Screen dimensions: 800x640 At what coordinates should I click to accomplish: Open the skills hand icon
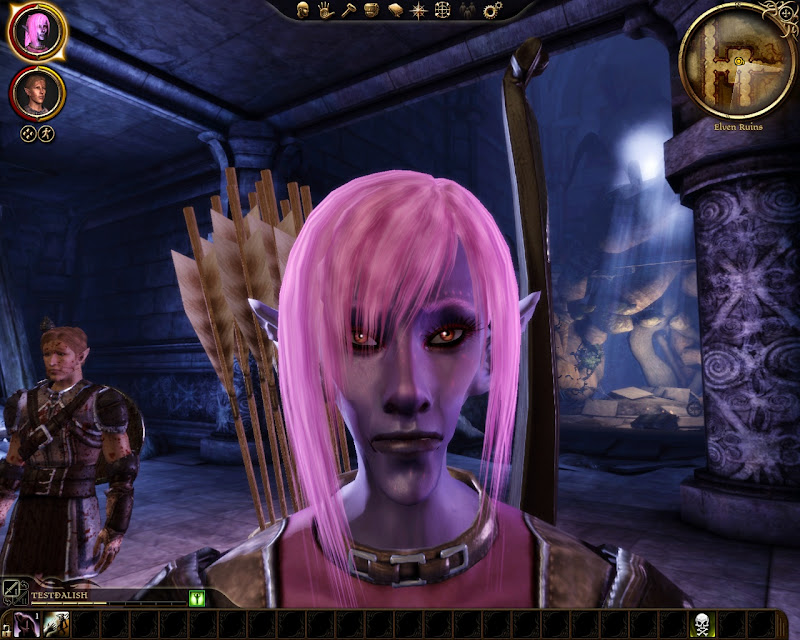coord(326,10)
